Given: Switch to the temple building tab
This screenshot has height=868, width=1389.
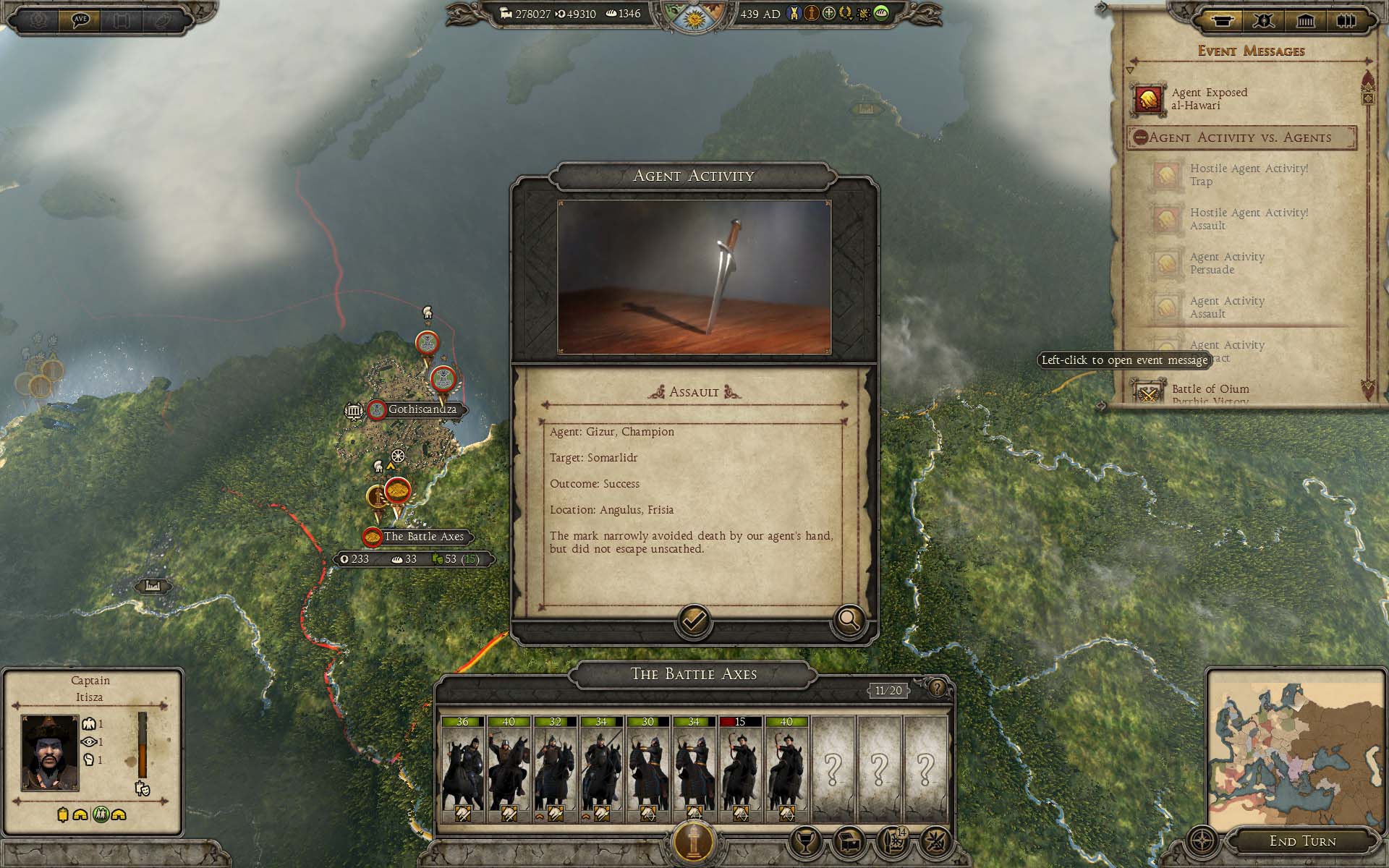Looking at the screenshot, I should click(1305, 20).
